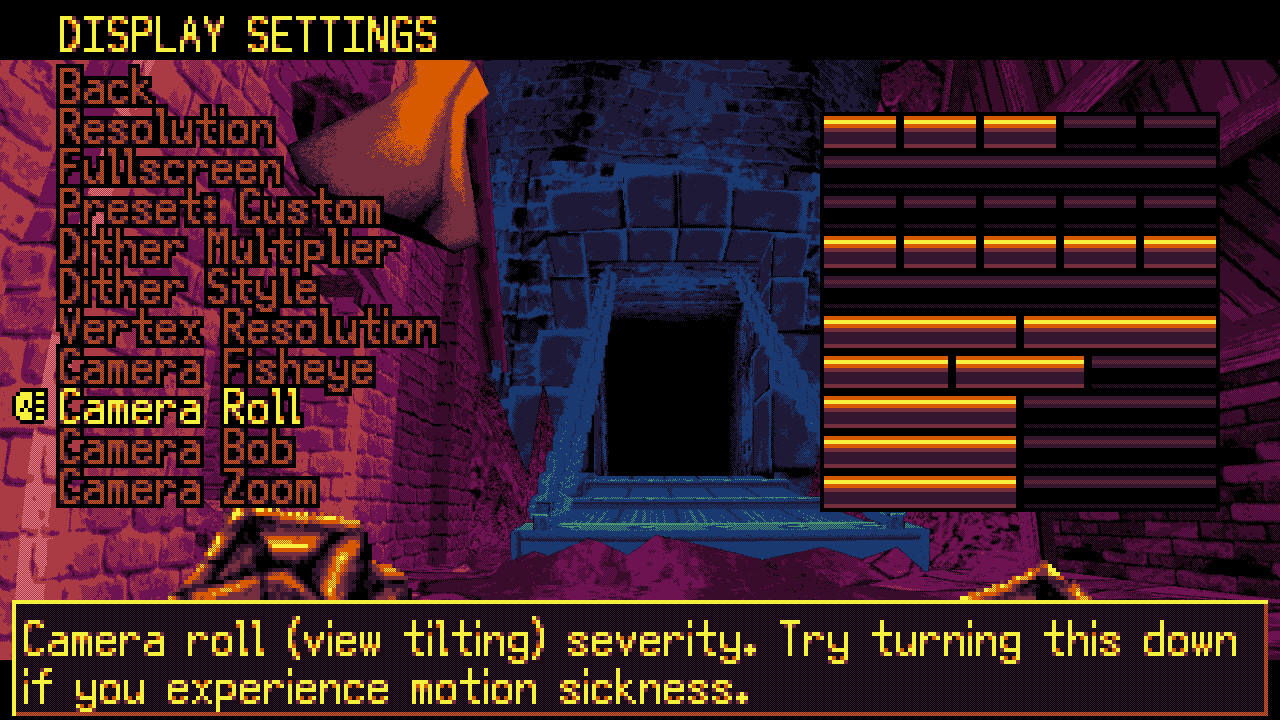
Task: Toggle Fullscreen mode
Action: pyautogui.click(x=170, y=170)
